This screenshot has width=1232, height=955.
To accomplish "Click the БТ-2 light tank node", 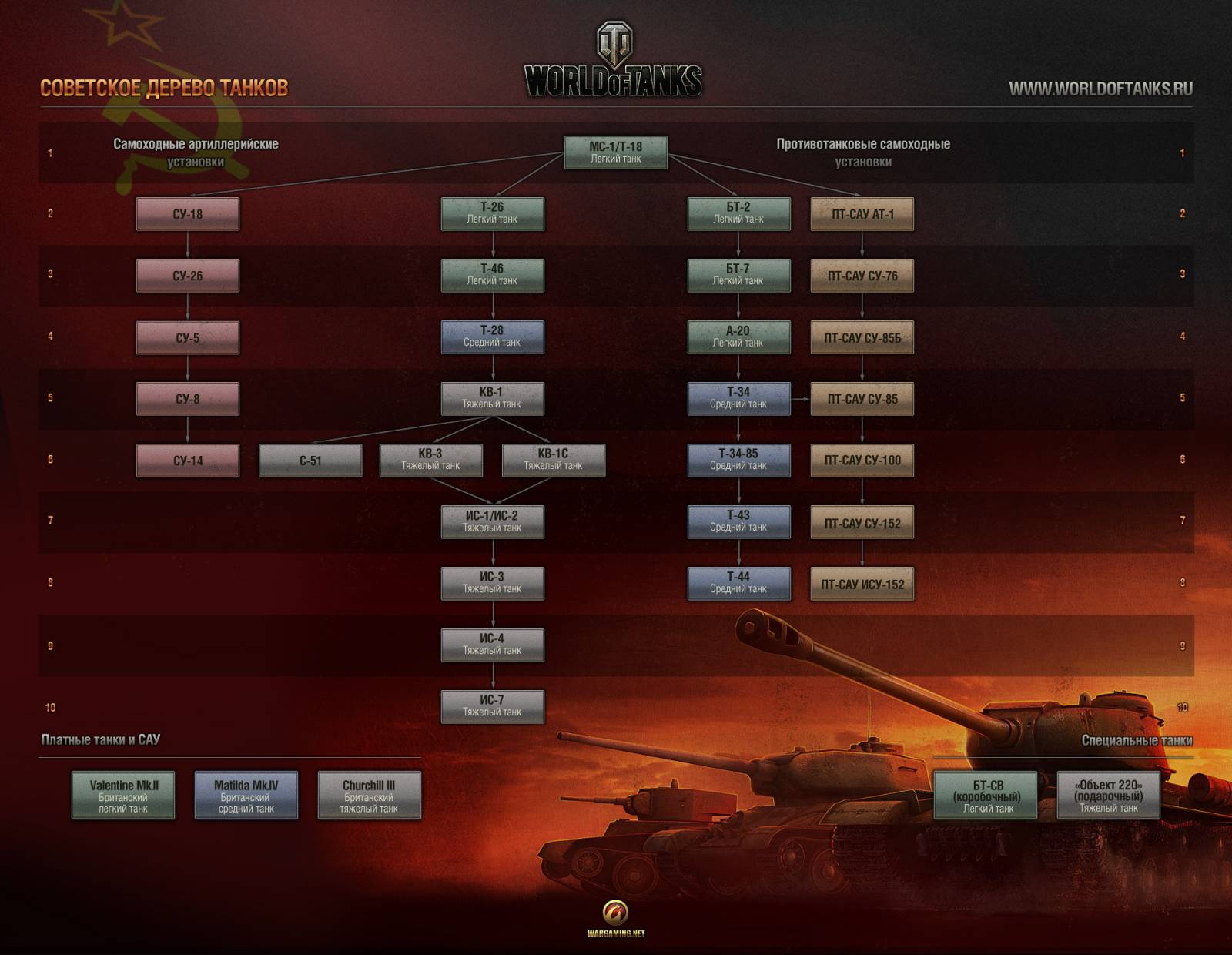I will coord(738,213).
